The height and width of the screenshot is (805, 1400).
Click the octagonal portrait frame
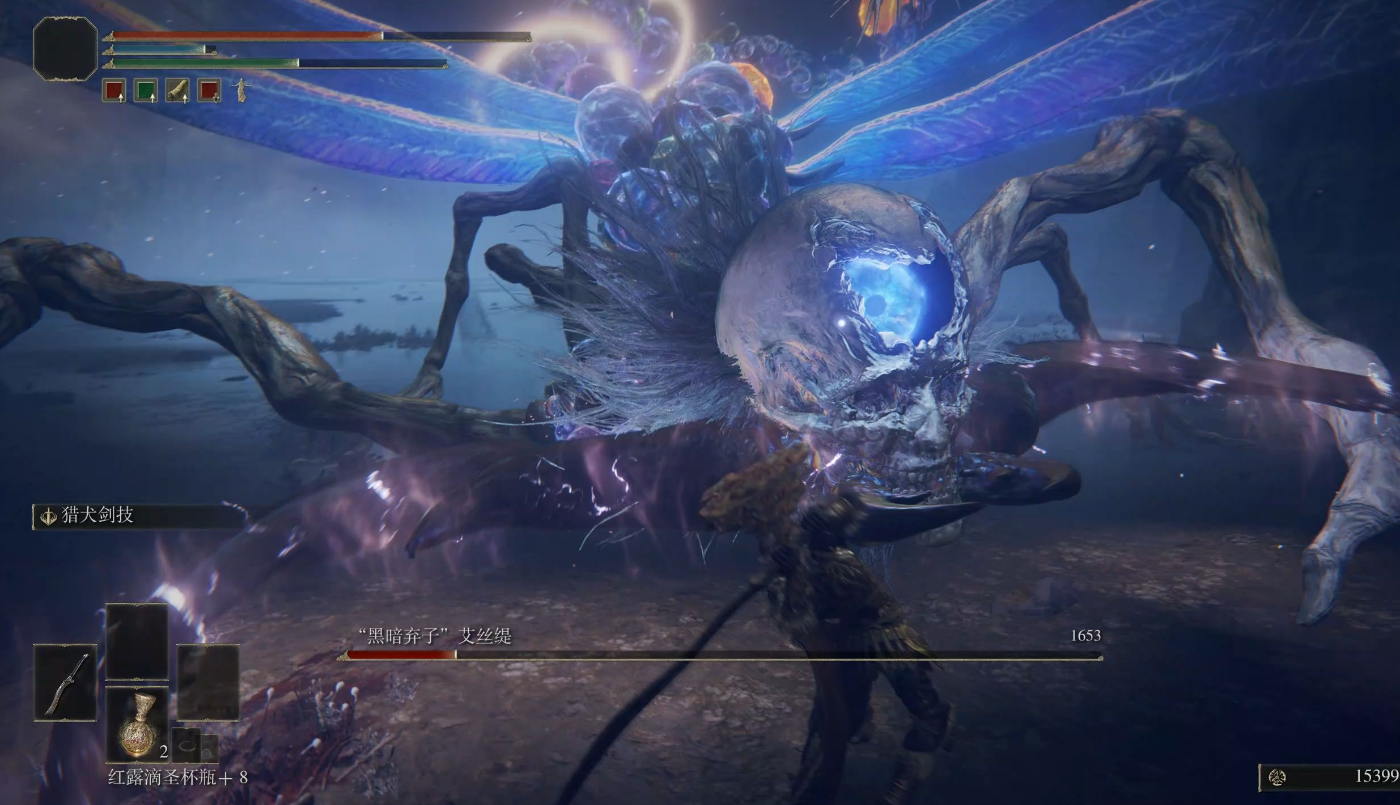pyautogui.click(x=66, y=48)
